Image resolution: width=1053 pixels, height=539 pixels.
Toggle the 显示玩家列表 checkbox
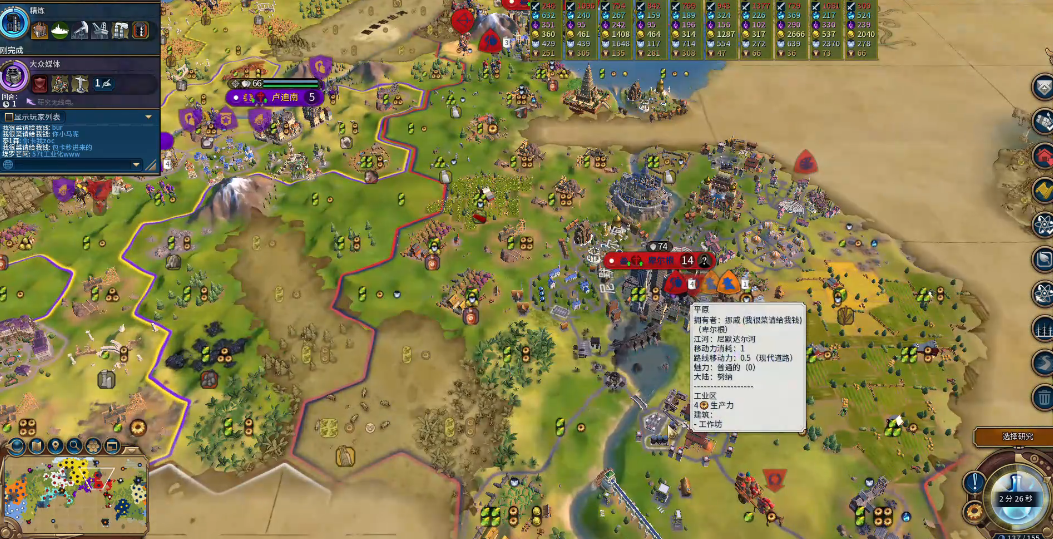(x=9, y=117)
